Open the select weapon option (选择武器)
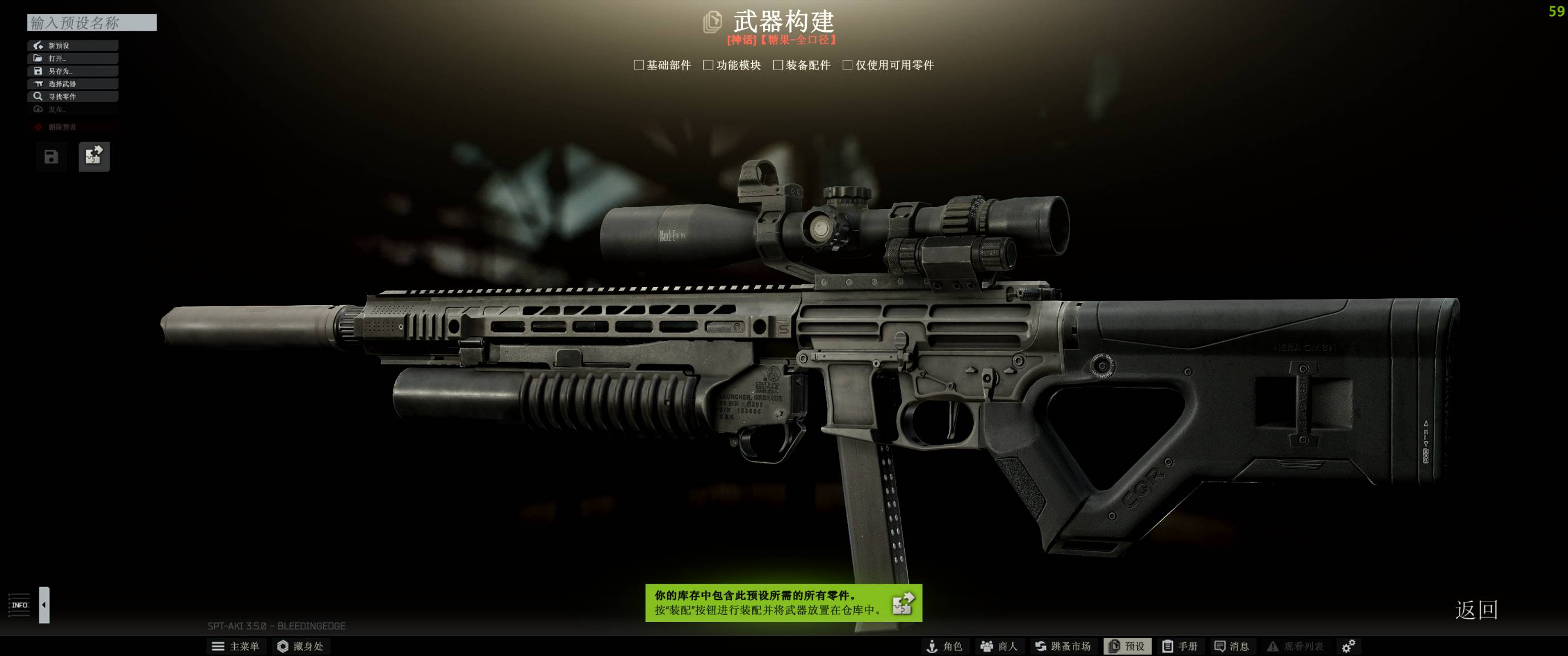 72,84
